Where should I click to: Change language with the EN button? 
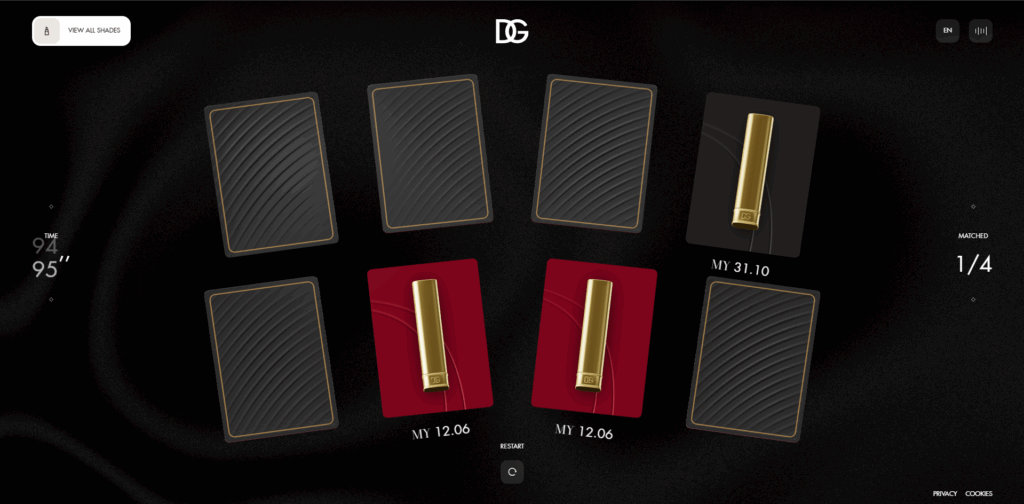click(x=947, y=31)
